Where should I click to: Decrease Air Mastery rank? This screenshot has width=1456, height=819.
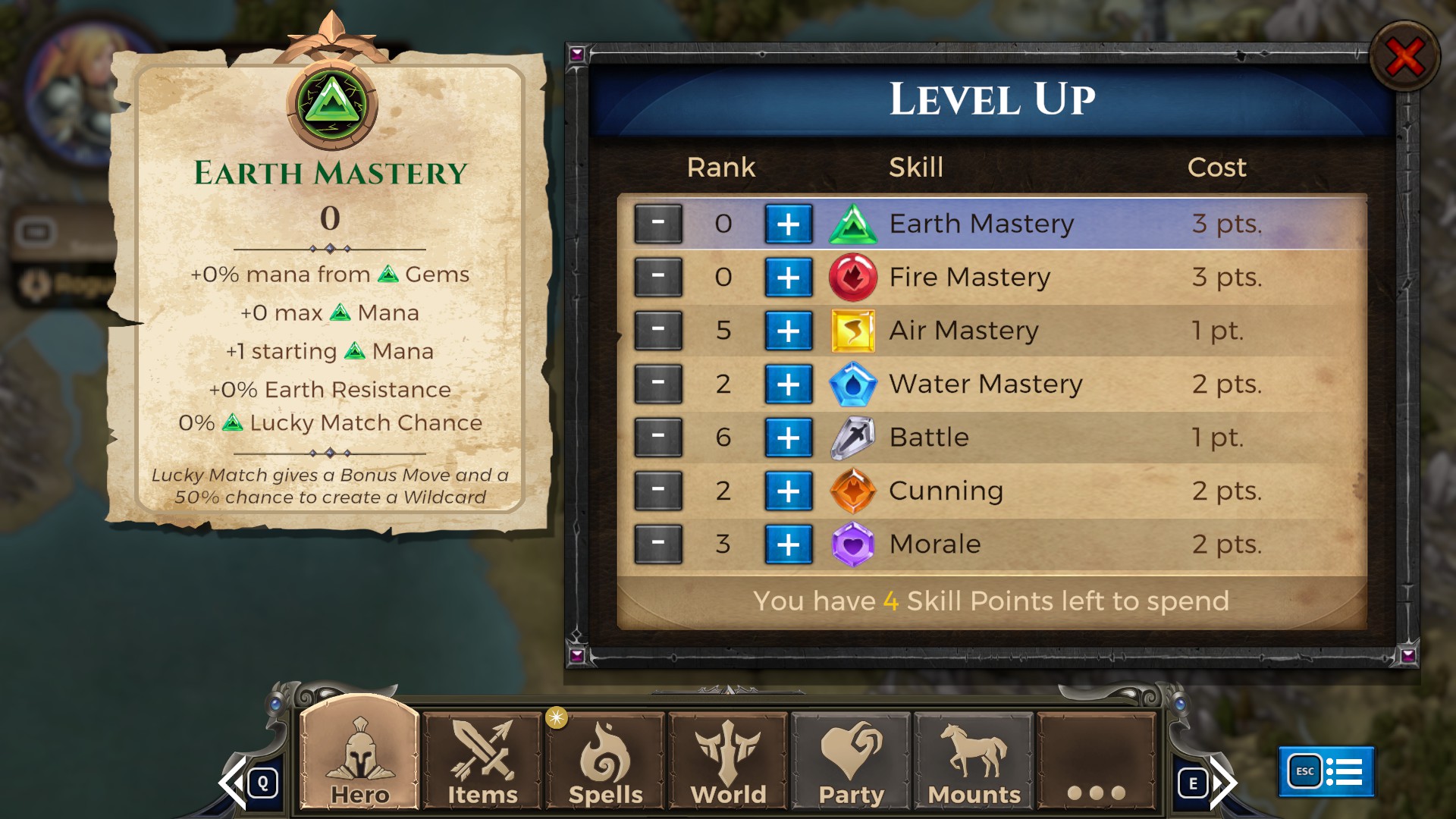[x=657, y=330]
